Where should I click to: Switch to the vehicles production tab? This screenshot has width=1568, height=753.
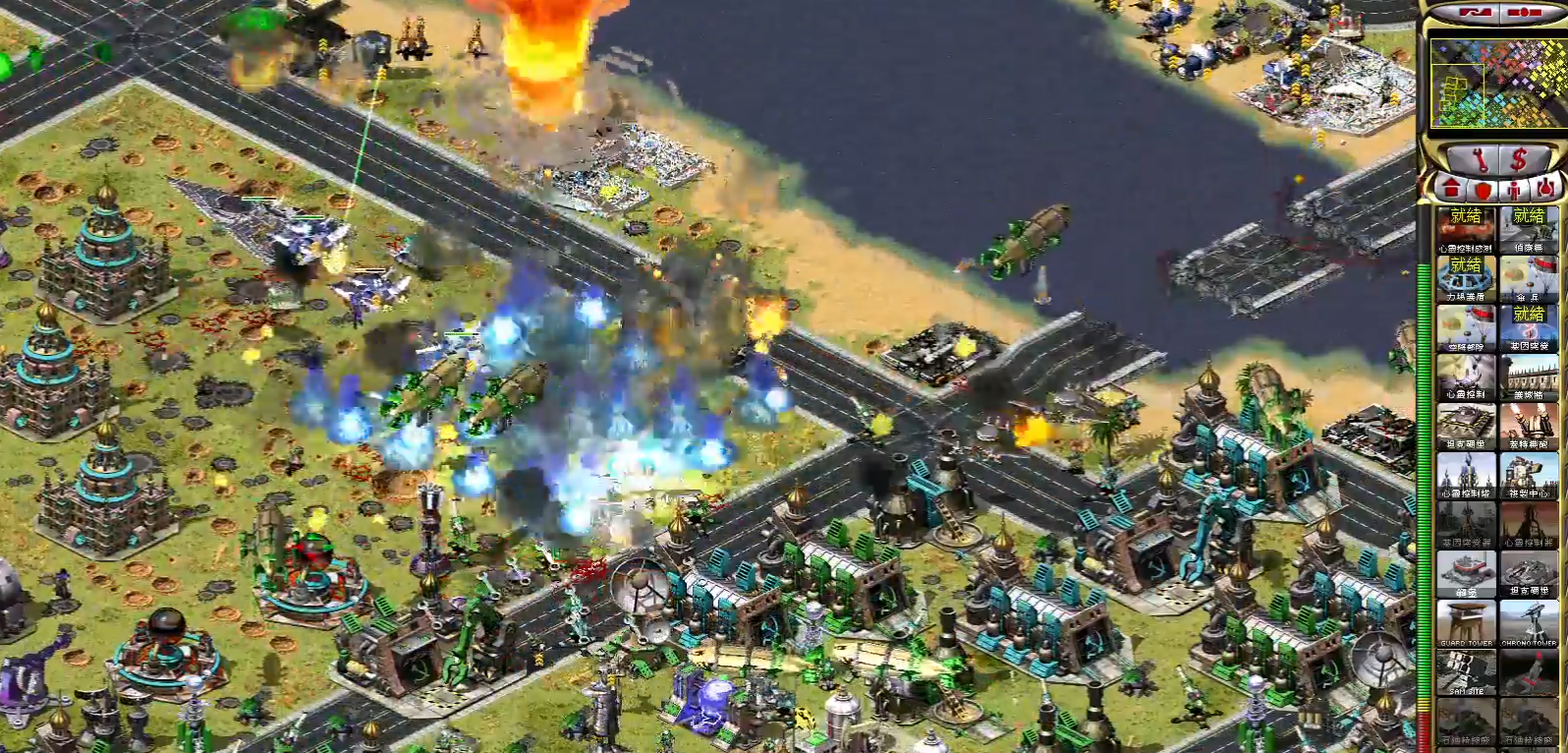point(1546,187)
